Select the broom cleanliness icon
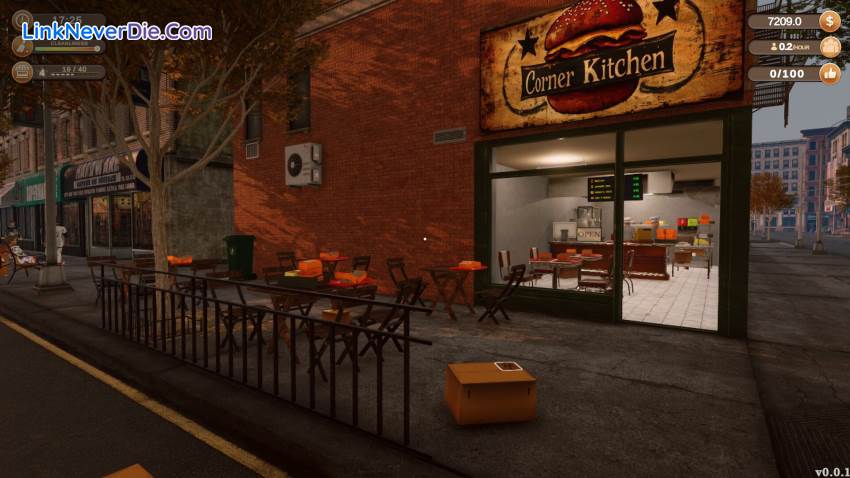The width and height of the screenshot is (850, 478). tap(22, 45)
